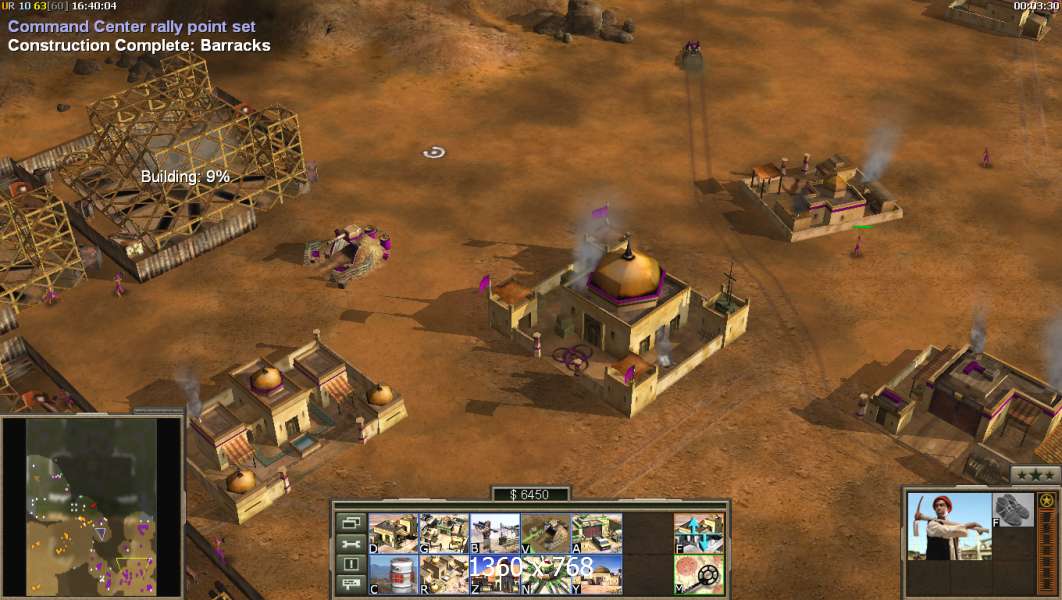Select the barrel trap icon marked C
This screenshot has width=1062, height=600.
pyautogui.click(x=393, y=574)
